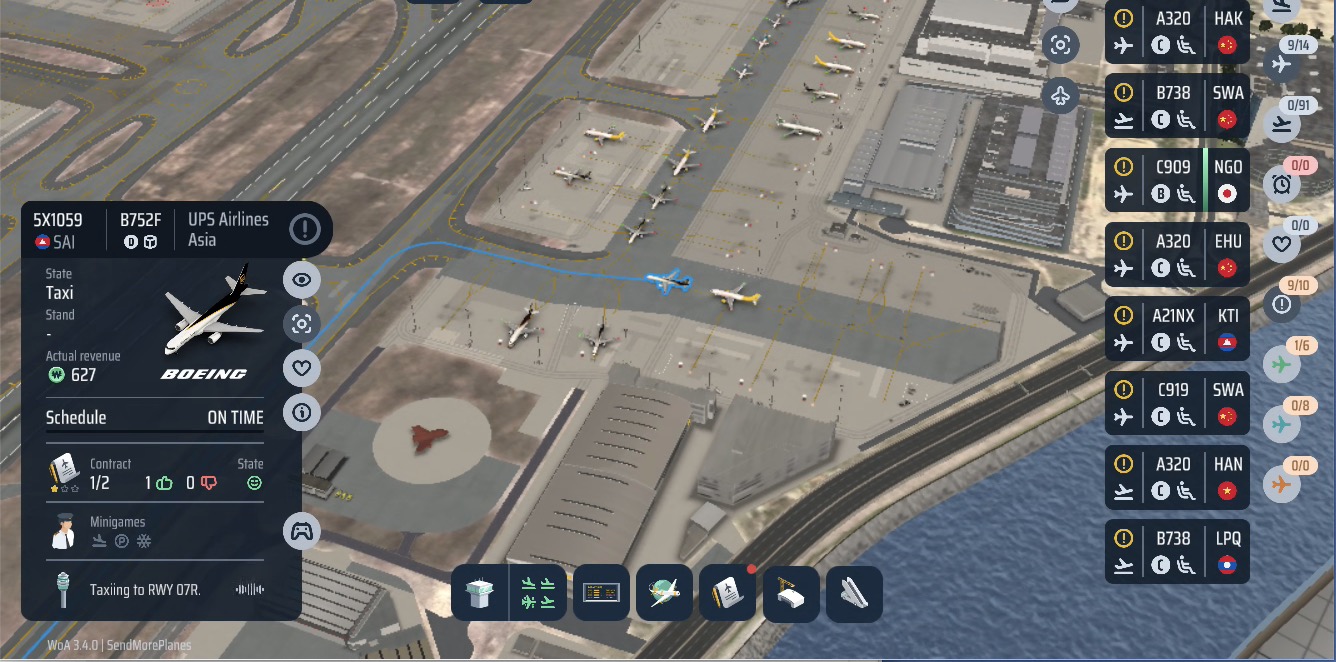Open the crane construction menu
1336x662 pixels.
pos(791,594)
